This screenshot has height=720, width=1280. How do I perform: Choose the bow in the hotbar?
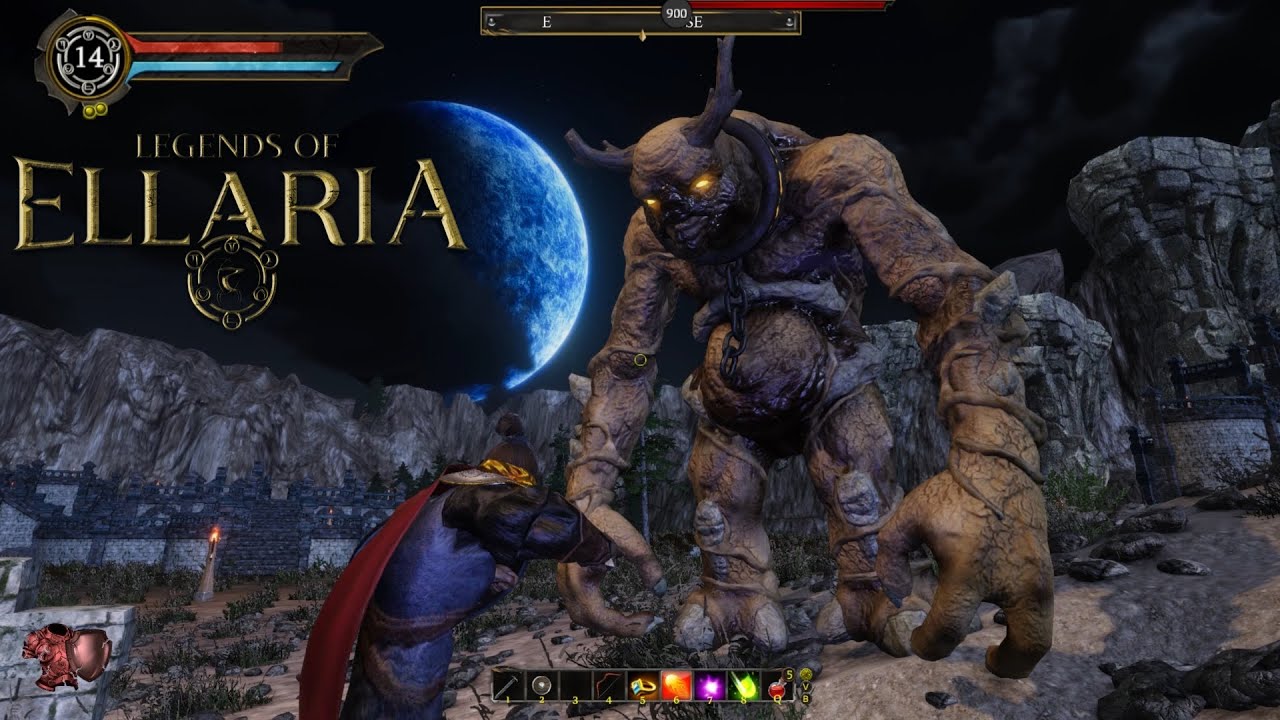pos(609,685)
